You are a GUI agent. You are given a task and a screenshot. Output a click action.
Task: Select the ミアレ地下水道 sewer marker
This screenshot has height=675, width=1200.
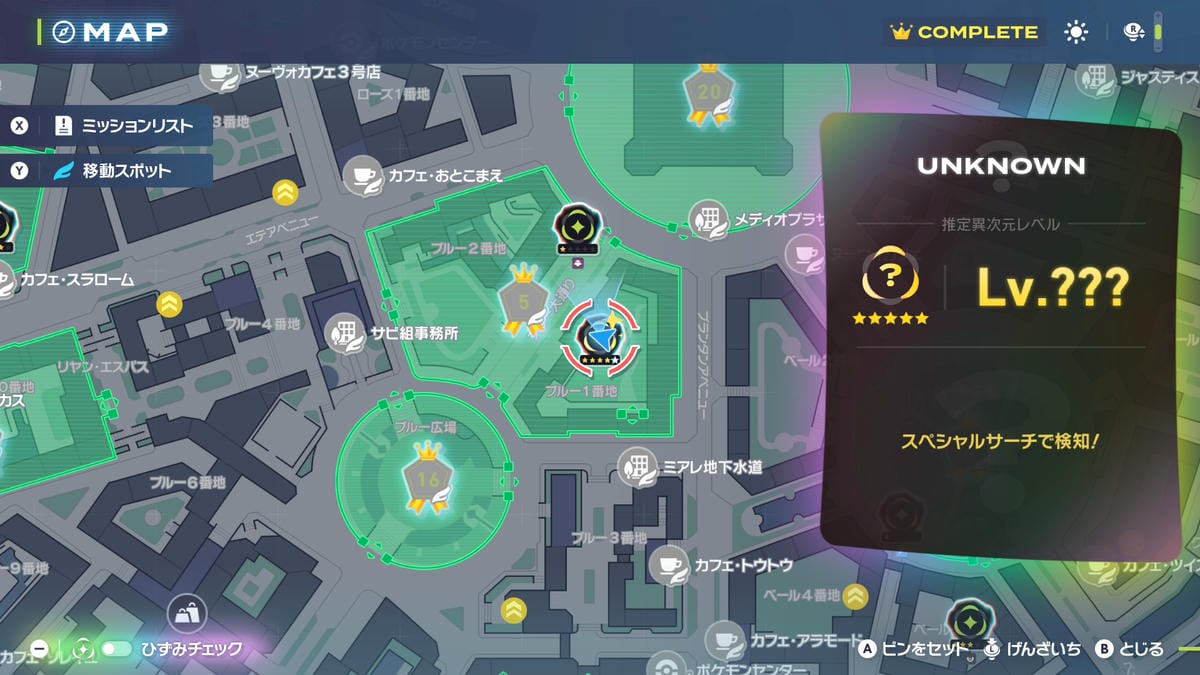tap(637, 467)
